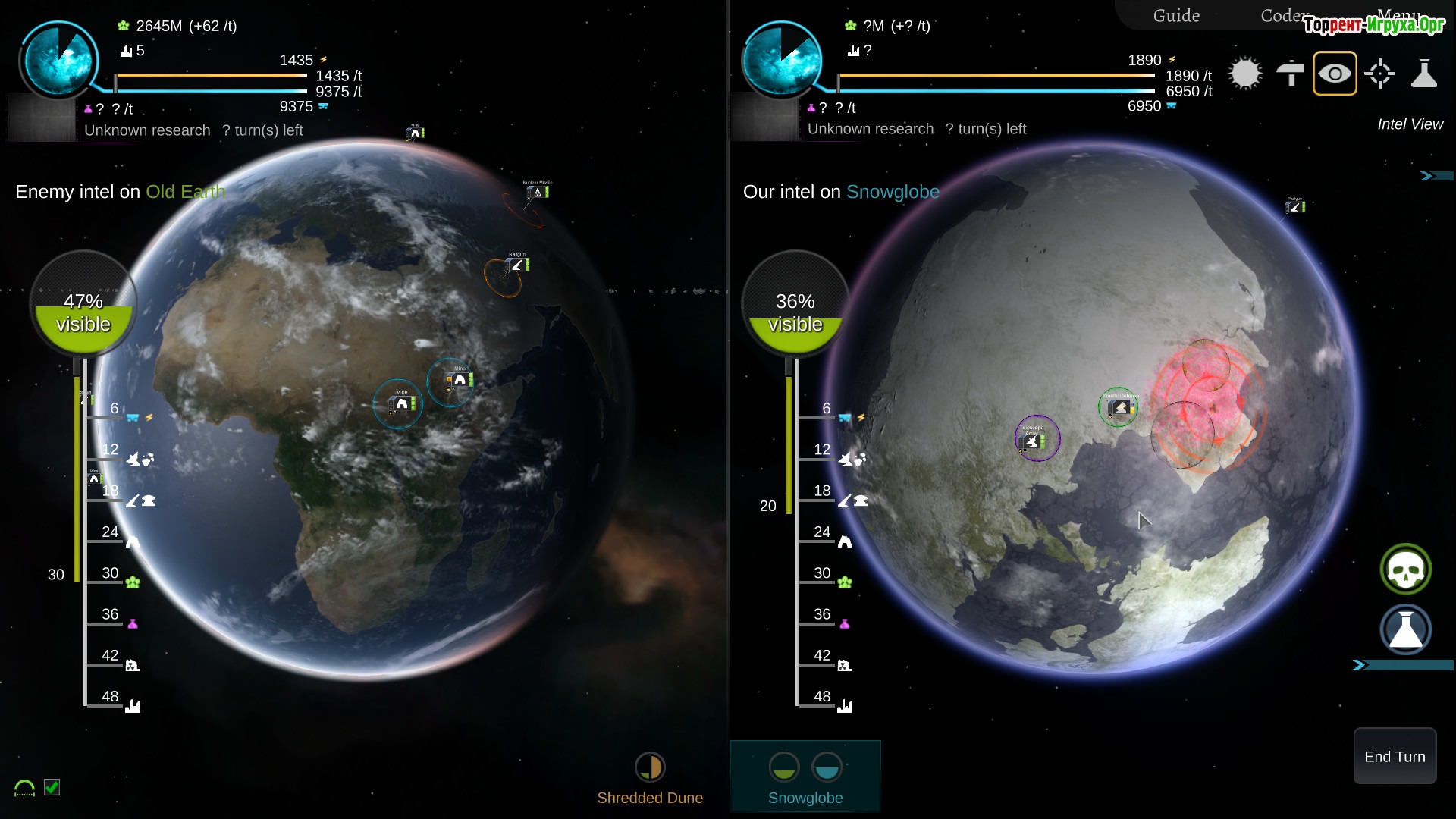Click the green arc icon beside checkbox
Image resolution: width=1456 pixels, height=819 pixels.
pyautogui.click(x=24, y=789)
